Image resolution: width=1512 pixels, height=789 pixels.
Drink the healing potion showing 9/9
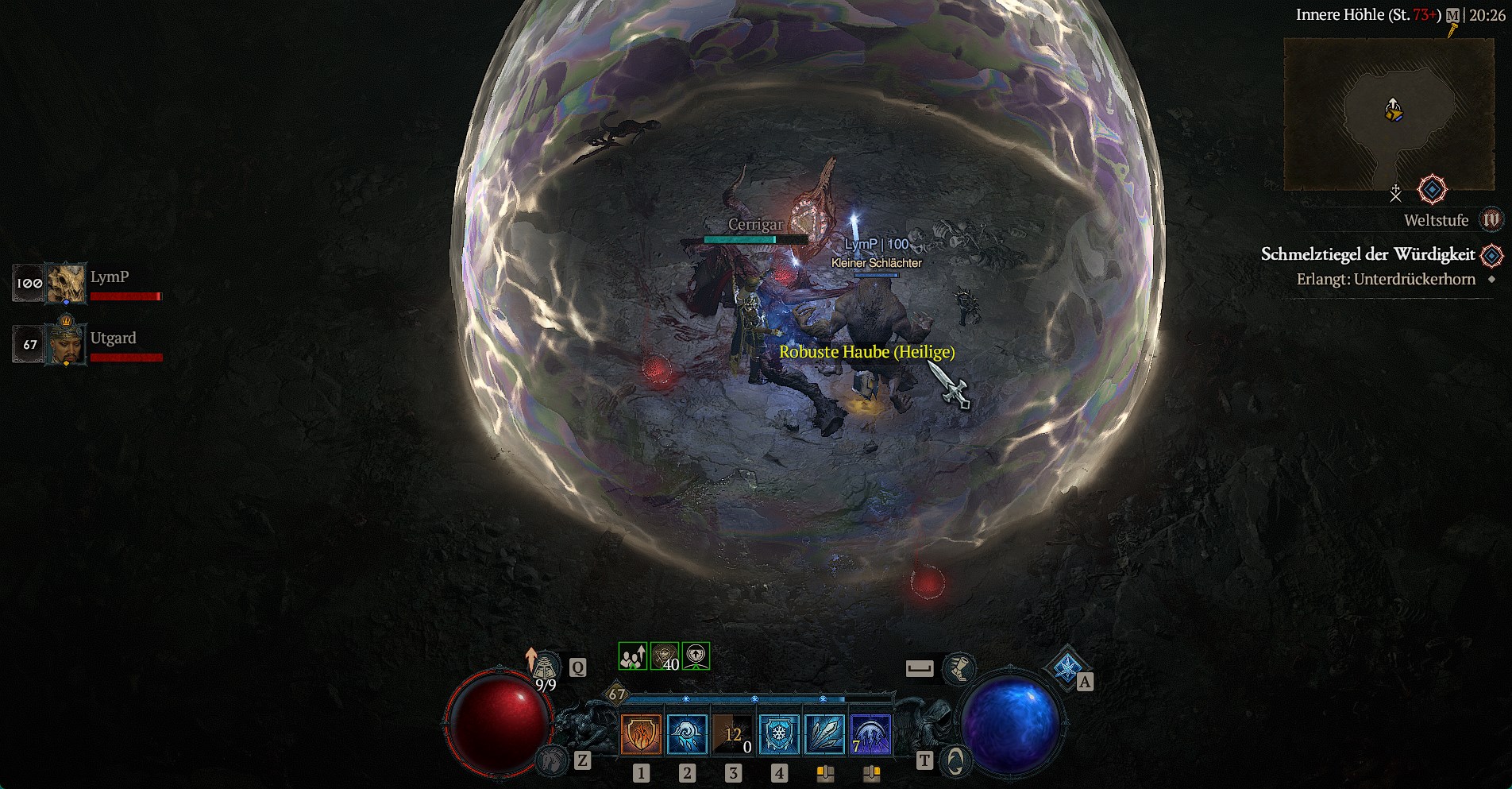point(545,669)
